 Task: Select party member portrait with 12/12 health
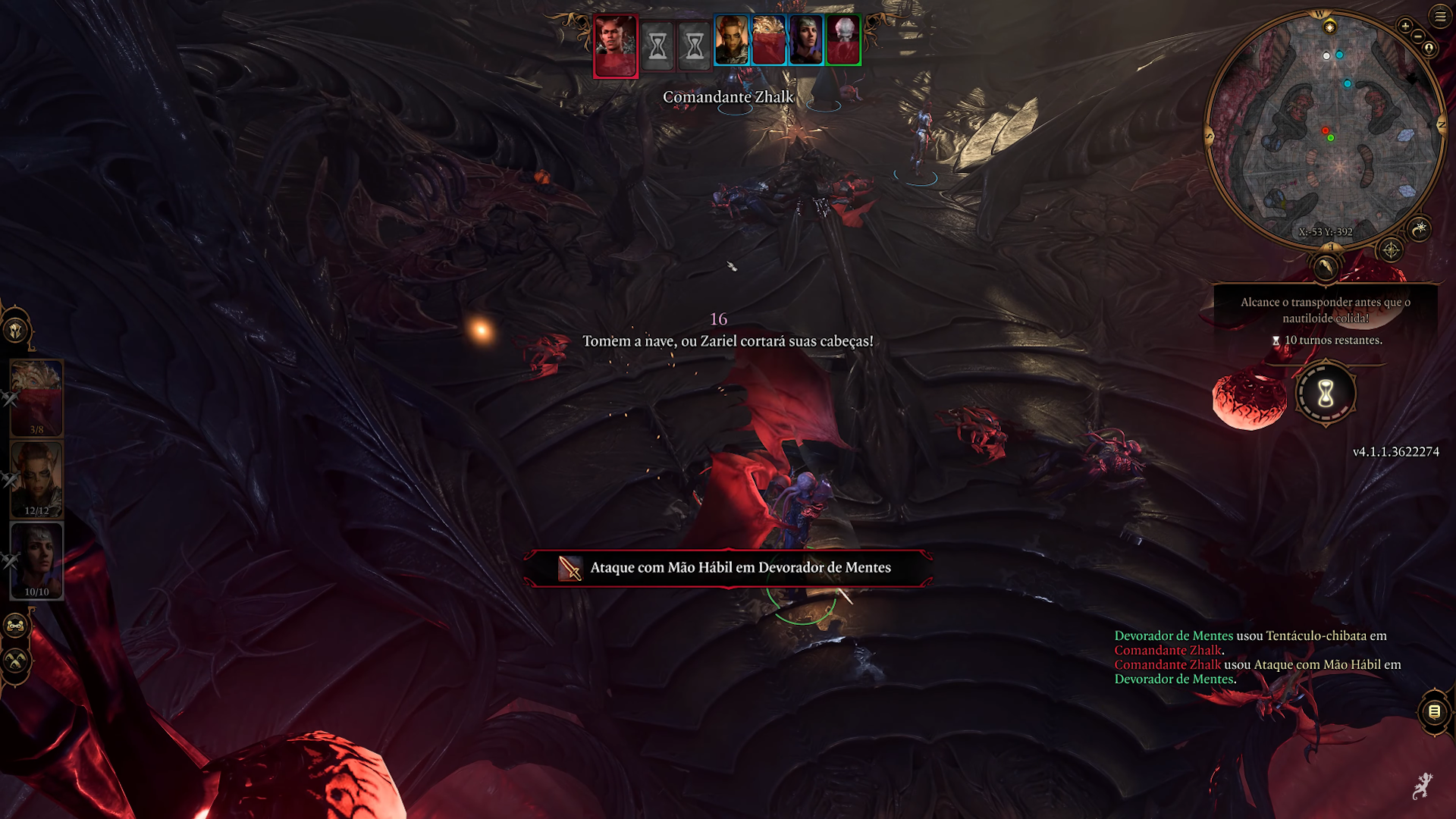tap(36, 479)
